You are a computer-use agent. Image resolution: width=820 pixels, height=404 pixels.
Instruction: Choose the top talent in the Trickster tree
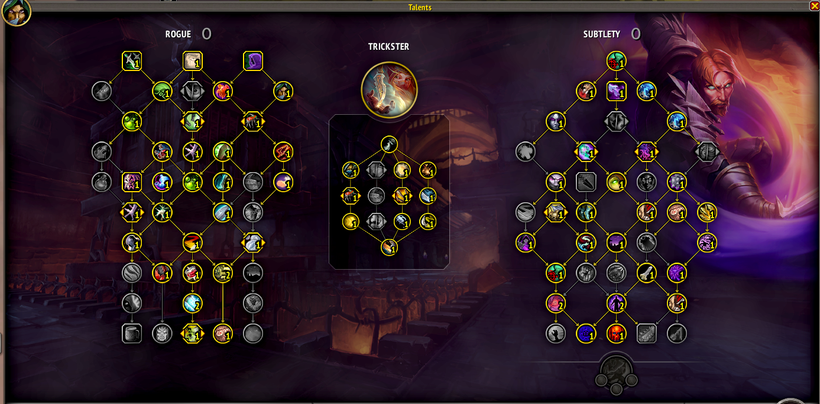(x=388, y=144)
